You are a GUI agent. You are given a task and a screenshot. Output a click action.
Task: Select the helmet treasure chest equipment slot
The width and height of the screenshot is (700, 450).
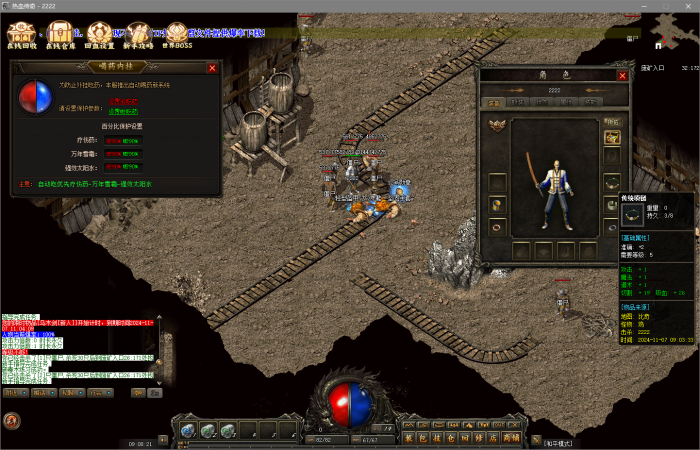[x=612, y=137]
